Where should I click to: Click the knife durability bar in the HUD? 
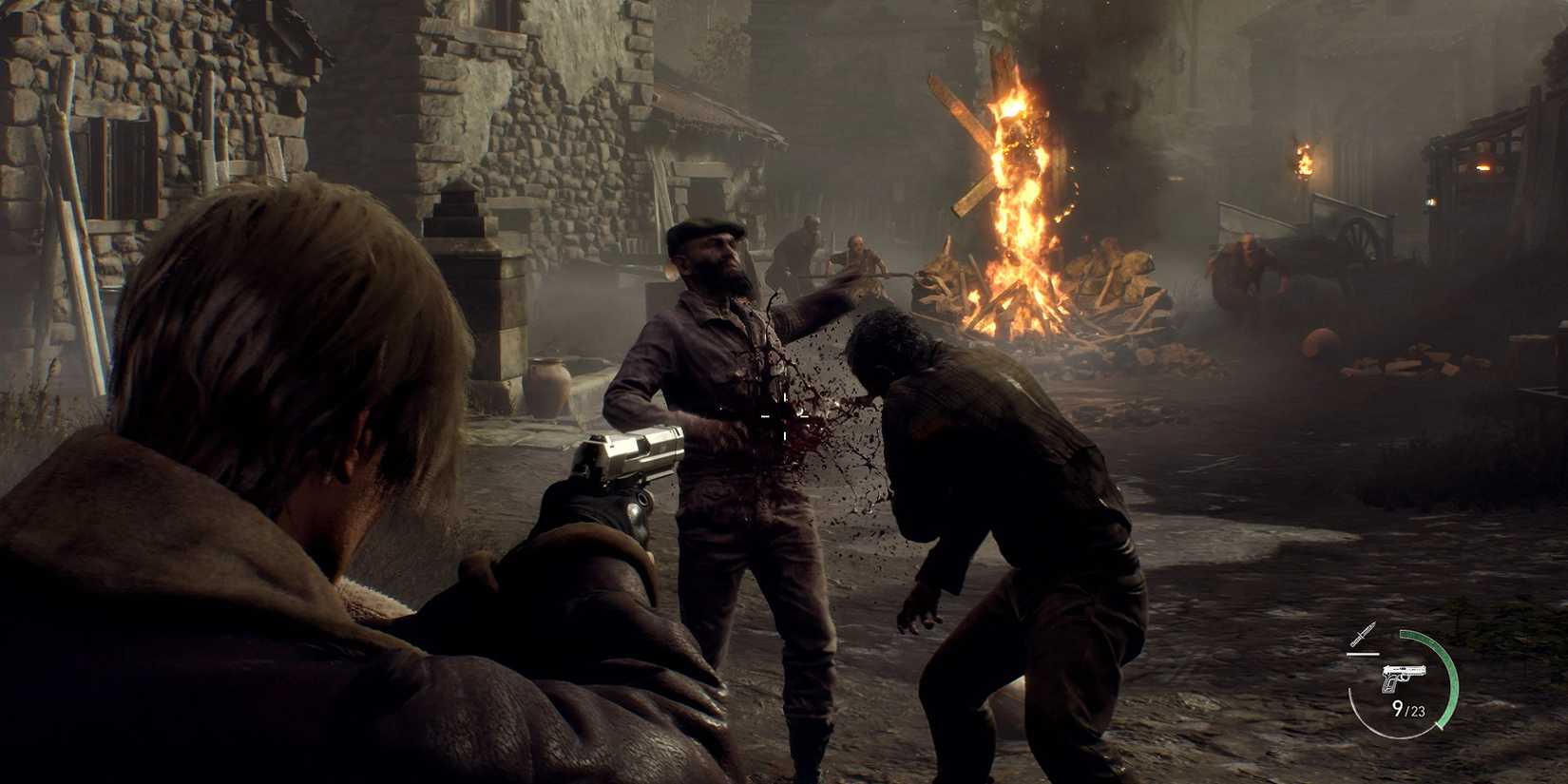coord(1363,654)
